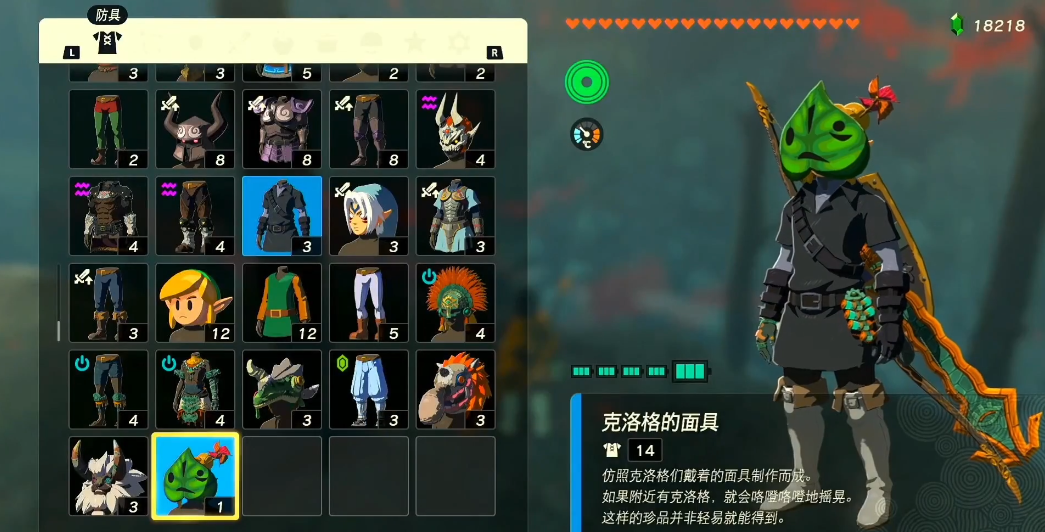The width and height of the screenshot is (1045, 532).
Task: Select the Korok mask armor slot
Action: point(195,476)
